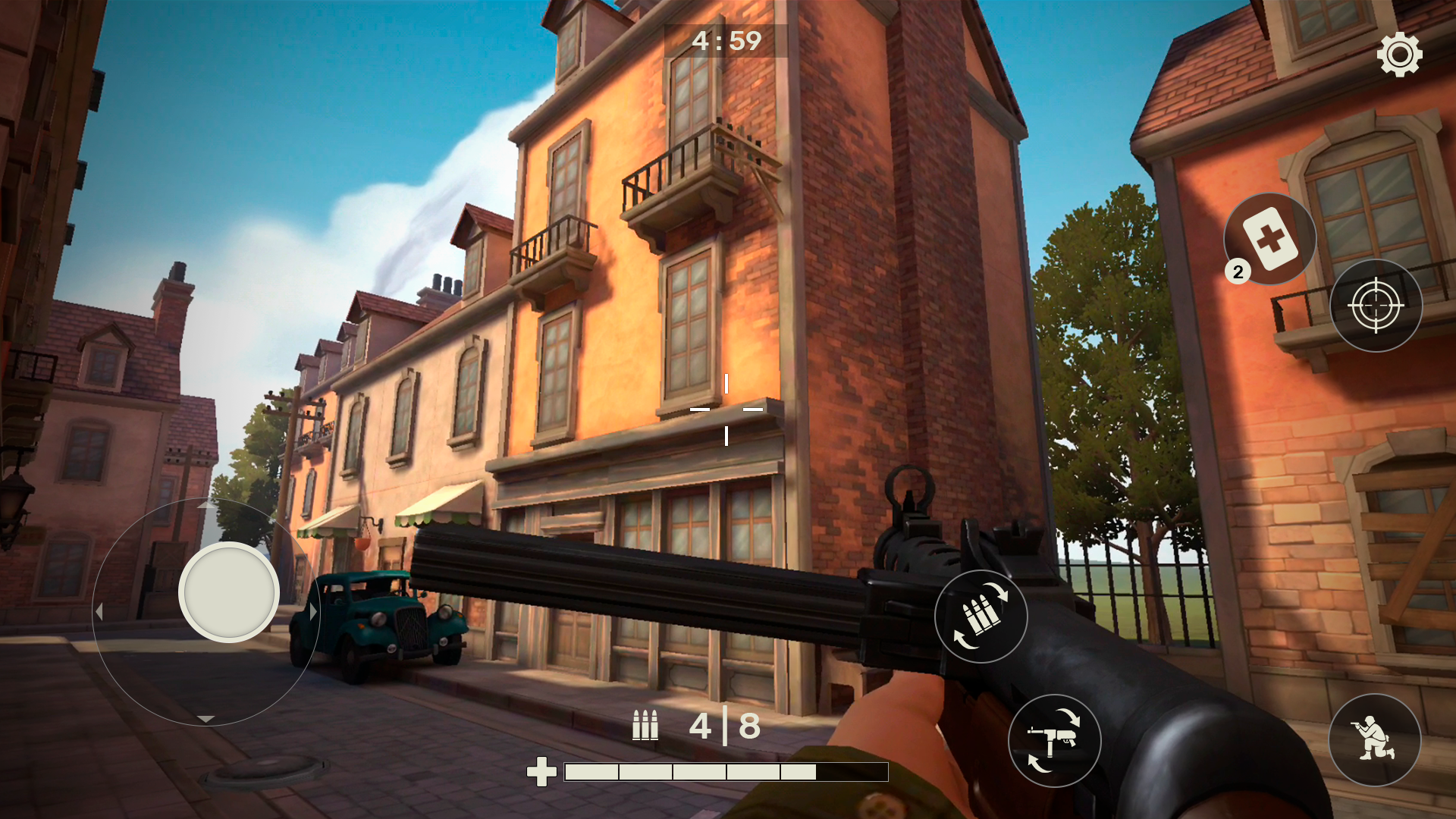
Task: Tap the reload bullets icon
Action: [981, 616]
